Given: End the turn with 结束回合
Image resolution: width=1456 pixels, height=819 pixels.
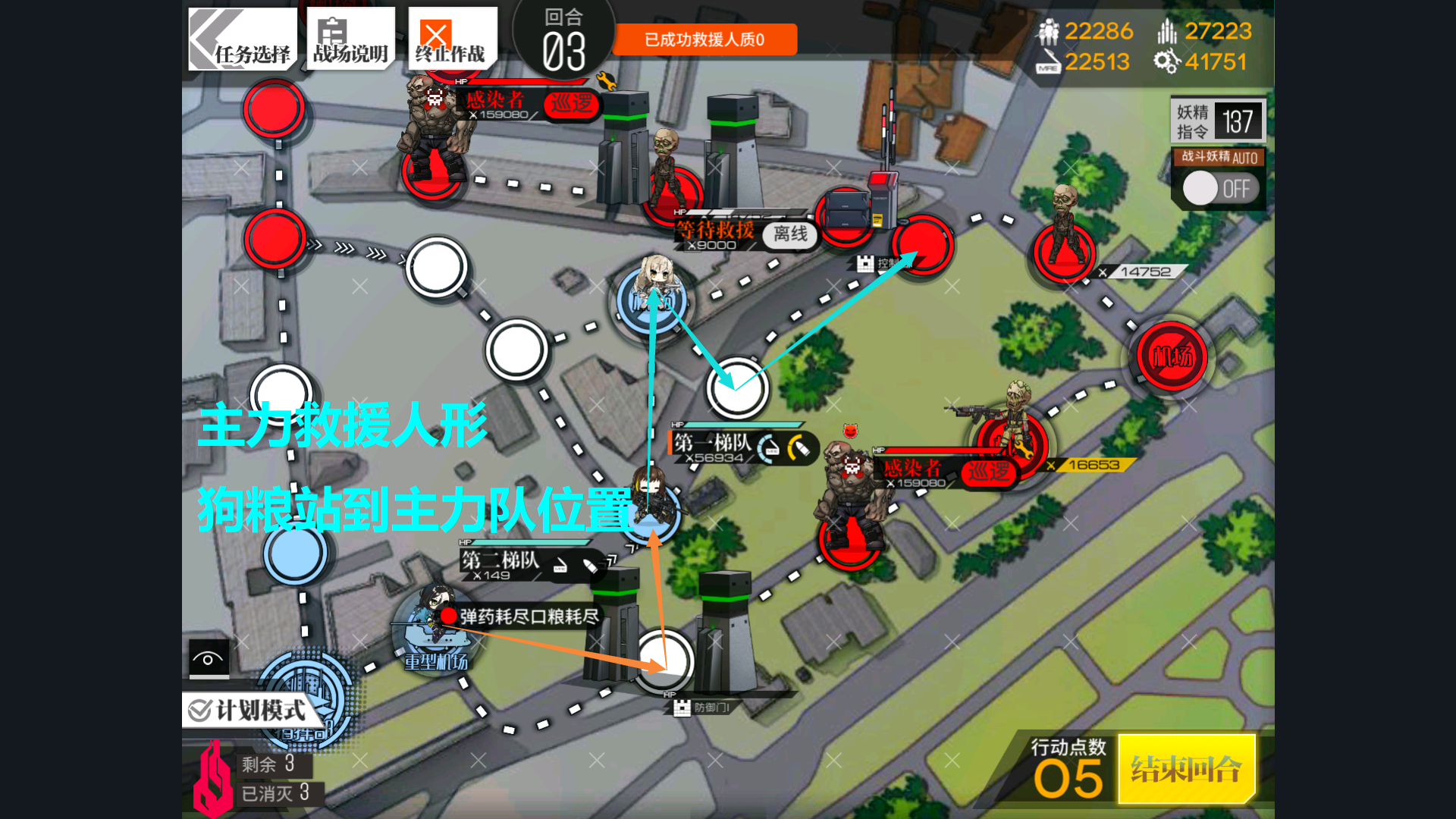Looking at the screenshot, I should click(1186, 769).
